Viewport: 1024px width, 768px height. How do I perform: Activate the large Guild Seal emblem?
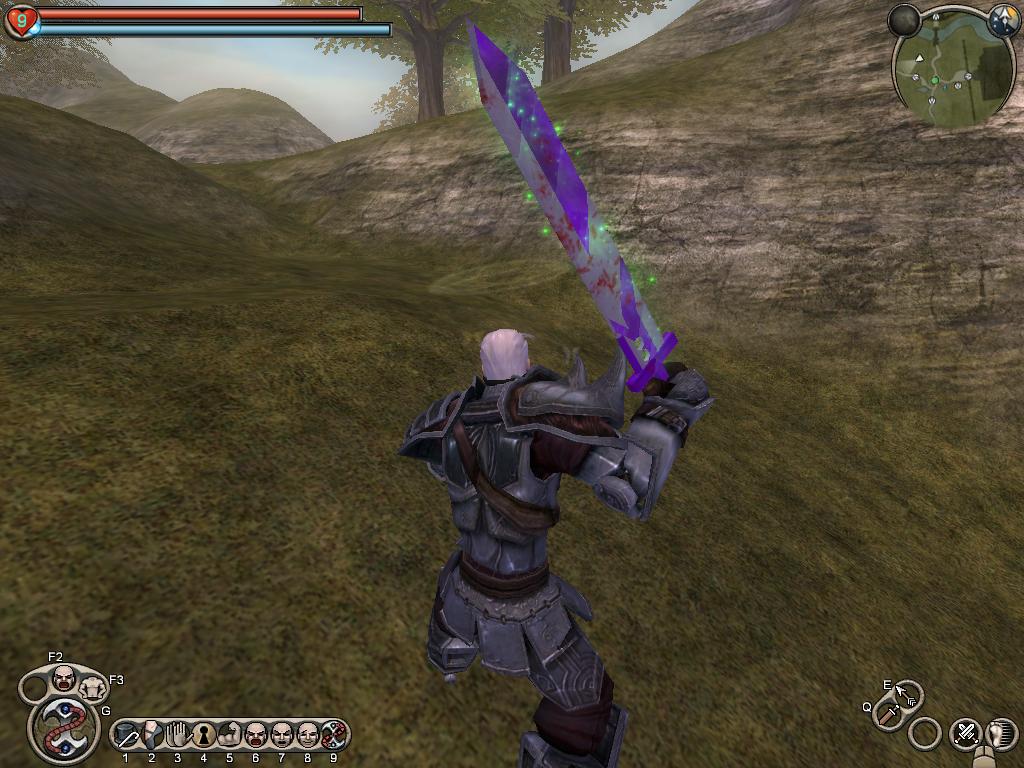(64, 730)
